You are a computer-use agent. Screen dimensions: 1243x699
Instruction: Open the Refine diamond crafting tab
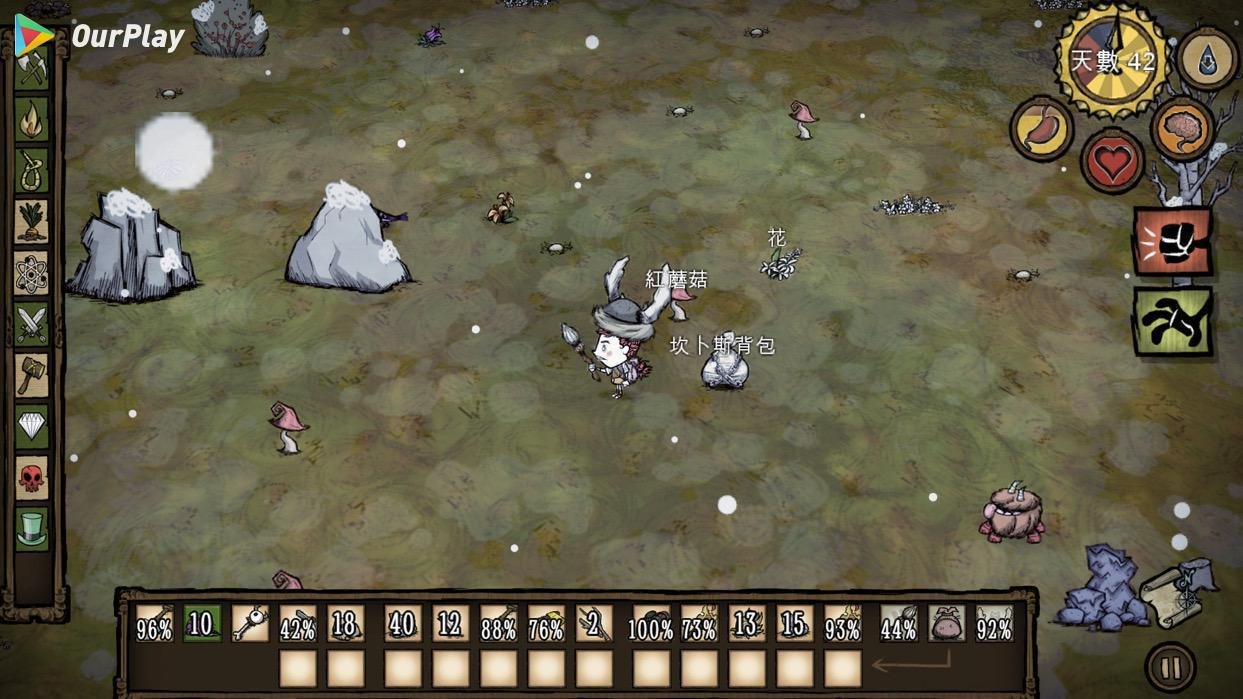click(x=32, y=427)
